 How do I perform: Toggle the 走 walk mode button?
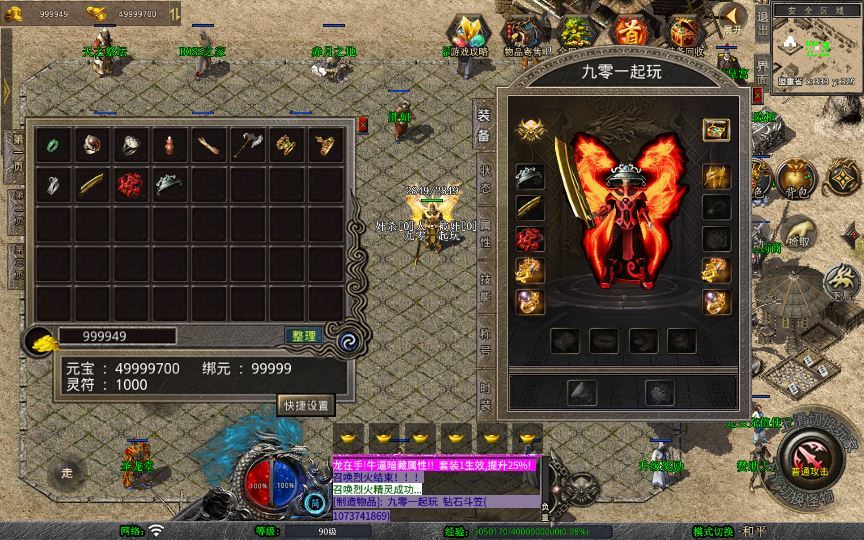coord(68,471)
